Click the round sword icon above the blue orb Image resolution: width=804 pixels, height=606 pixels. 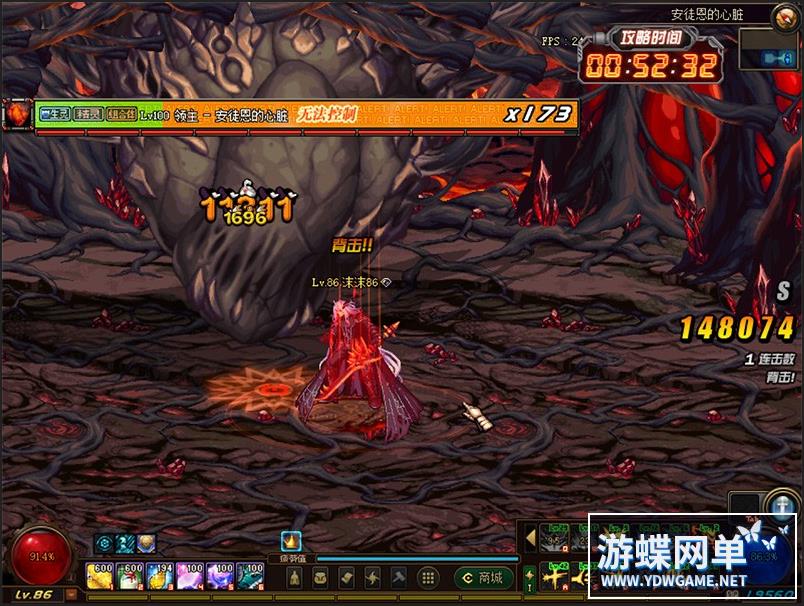coord(782,503)
